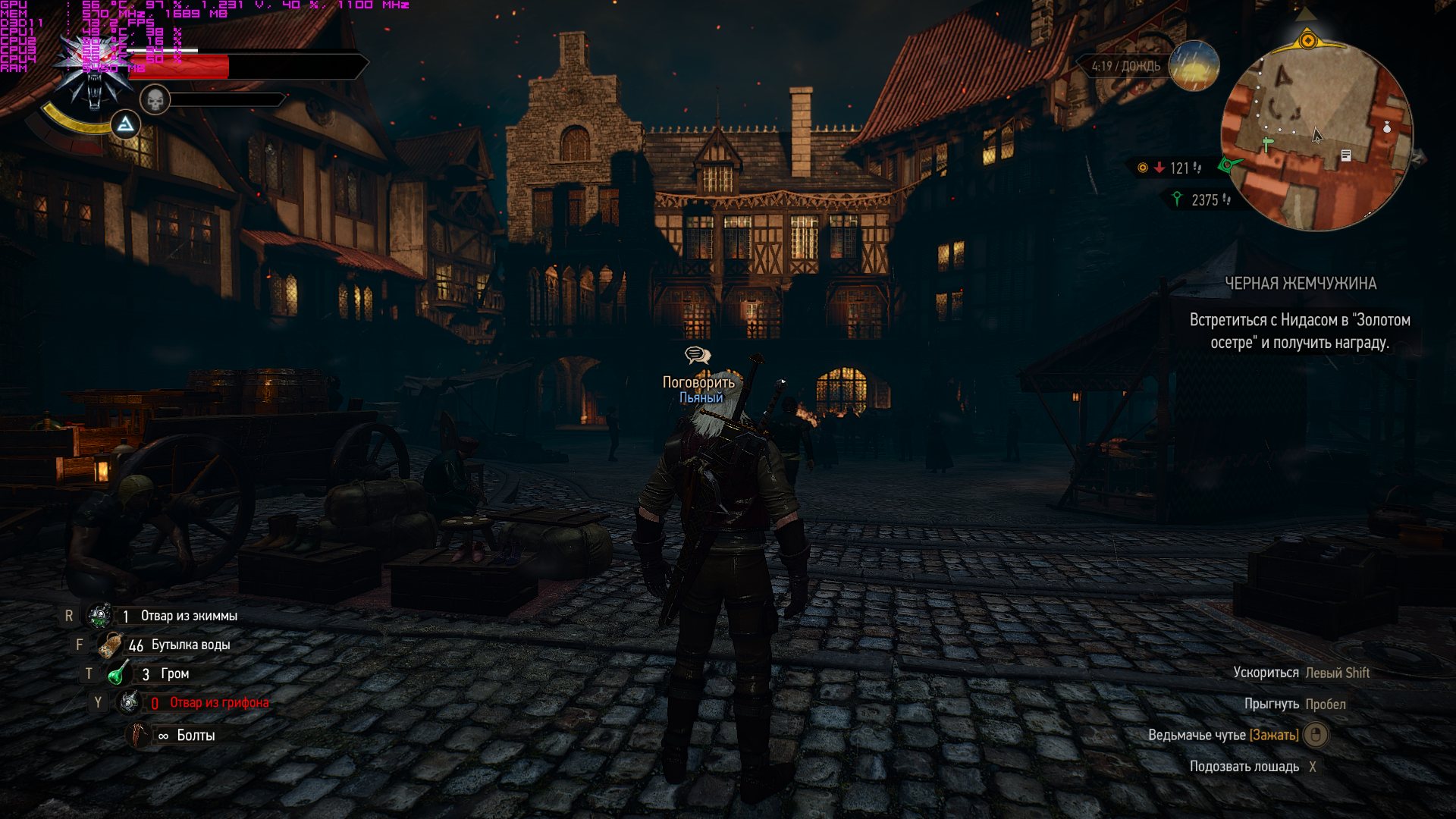Click the skull toxicity icon
The image size is (1456, 819).
tap(155, 99)
